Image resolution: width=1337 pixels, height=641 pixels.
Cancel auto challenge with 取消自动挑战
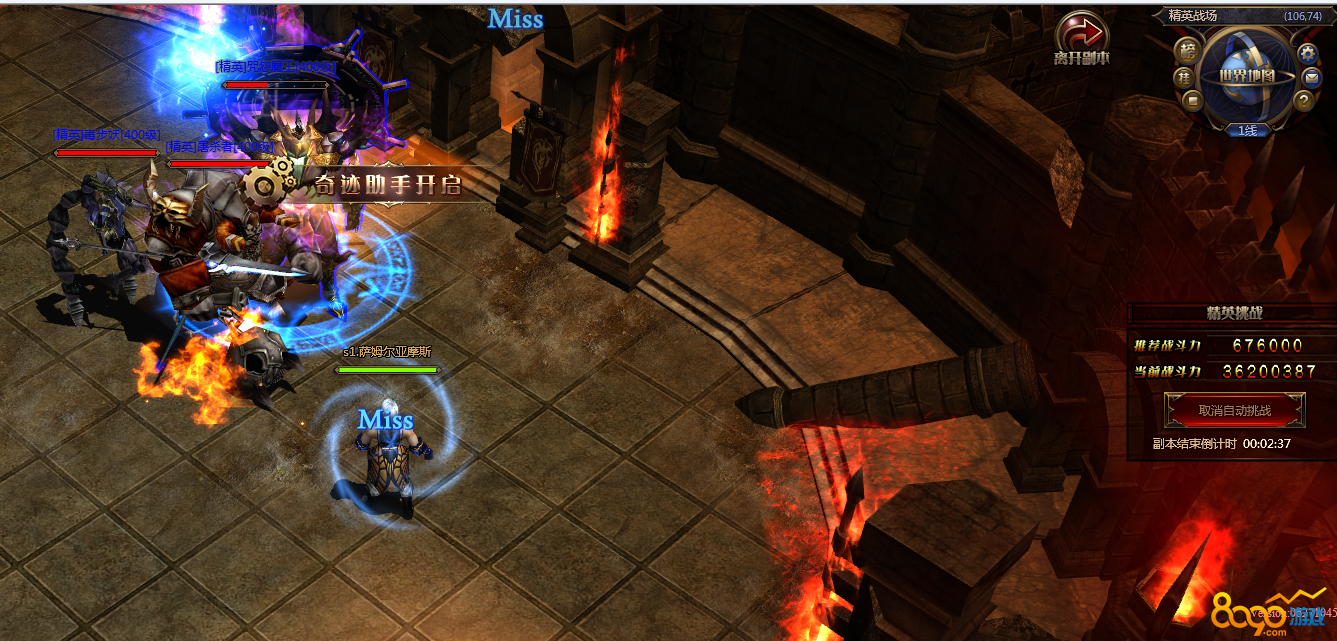(x=1235, y=410)
